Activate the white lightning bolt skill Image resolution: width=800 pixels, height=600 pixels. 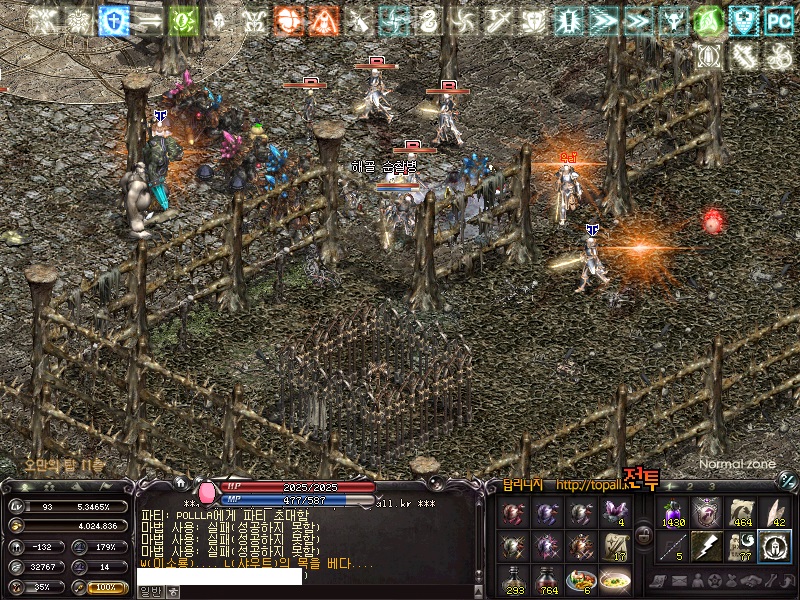707,546
